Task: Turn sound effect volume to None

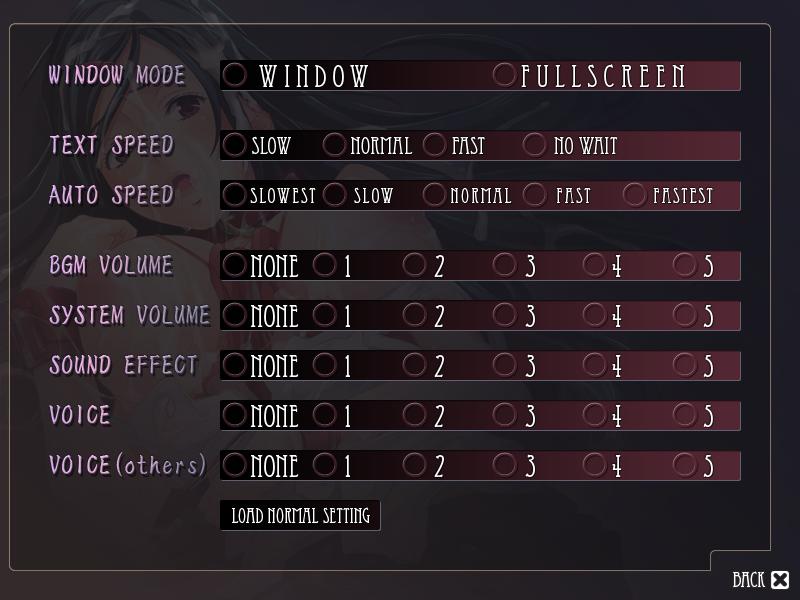Action: point(235,365)
